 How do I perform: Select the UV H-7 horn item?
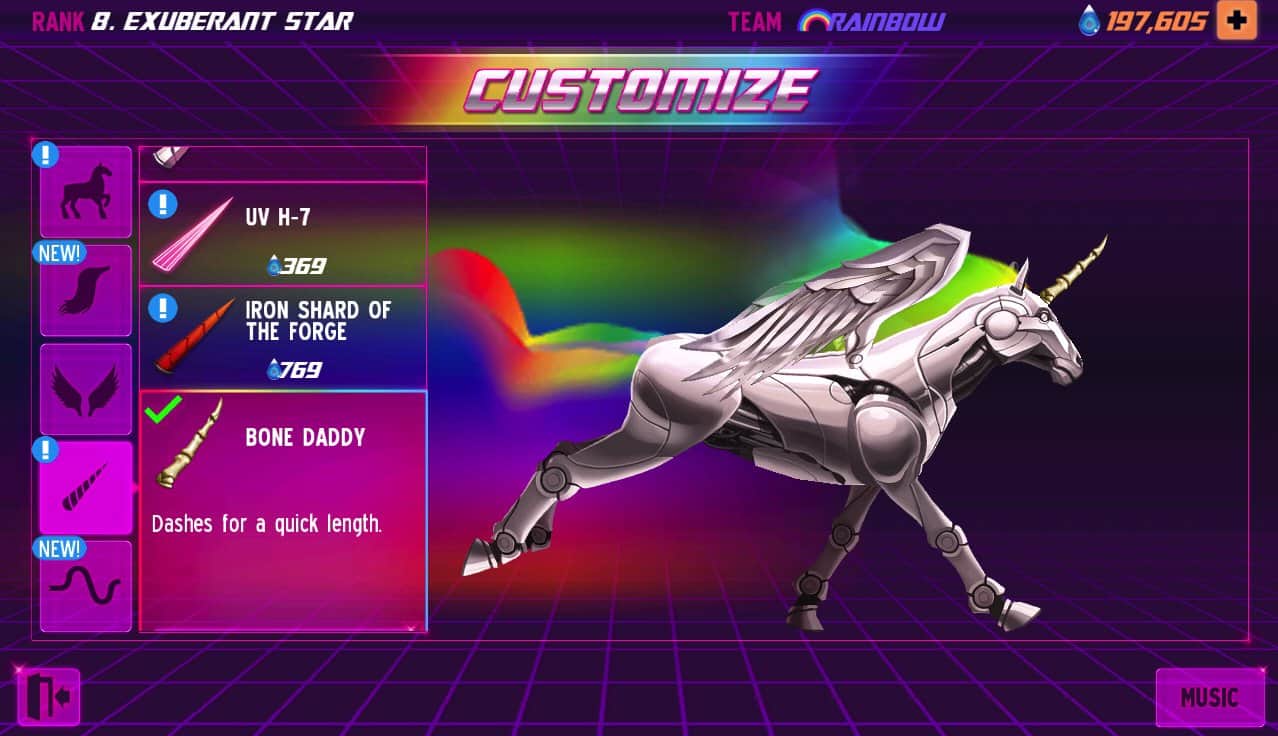click(x=284, y=235)
